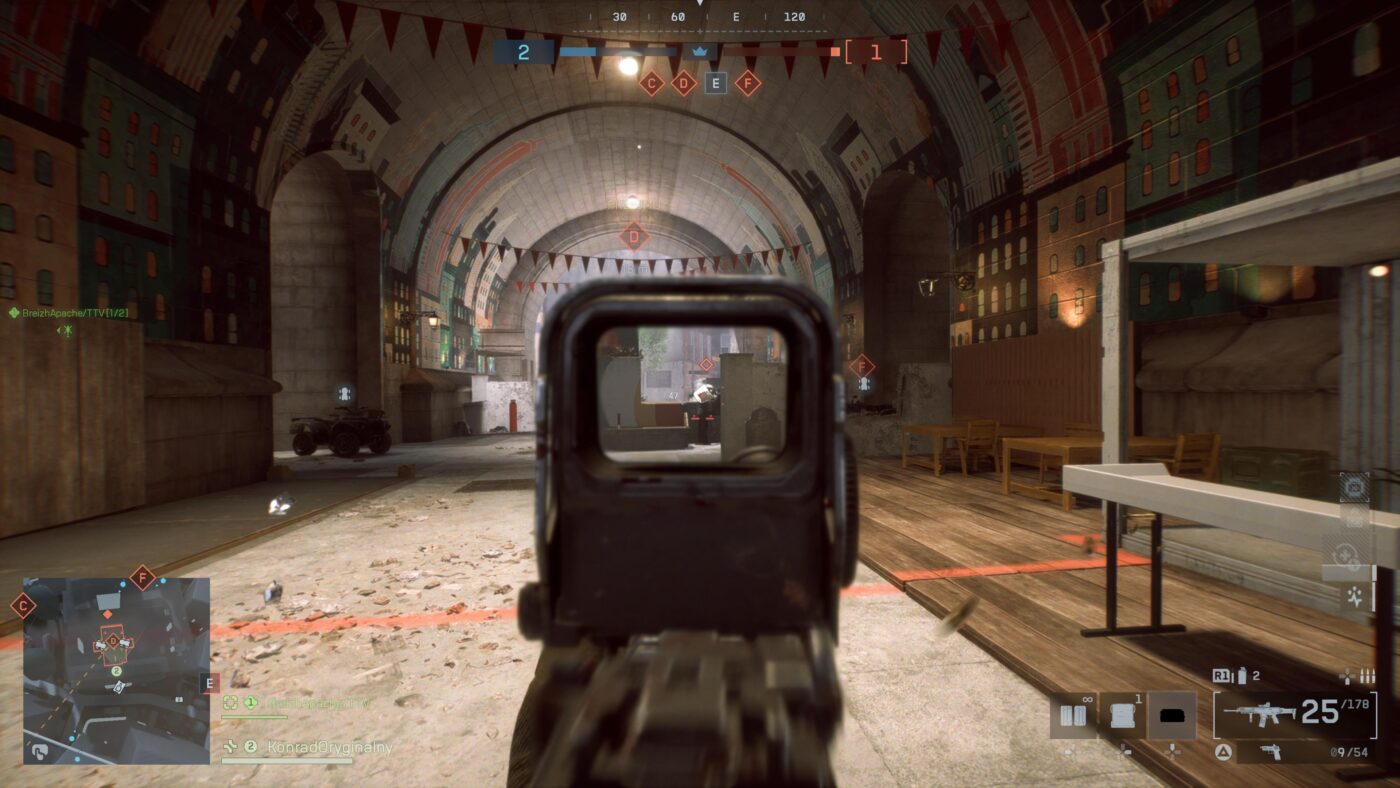Click the E marker on the minimap edge

coord(209,684)
